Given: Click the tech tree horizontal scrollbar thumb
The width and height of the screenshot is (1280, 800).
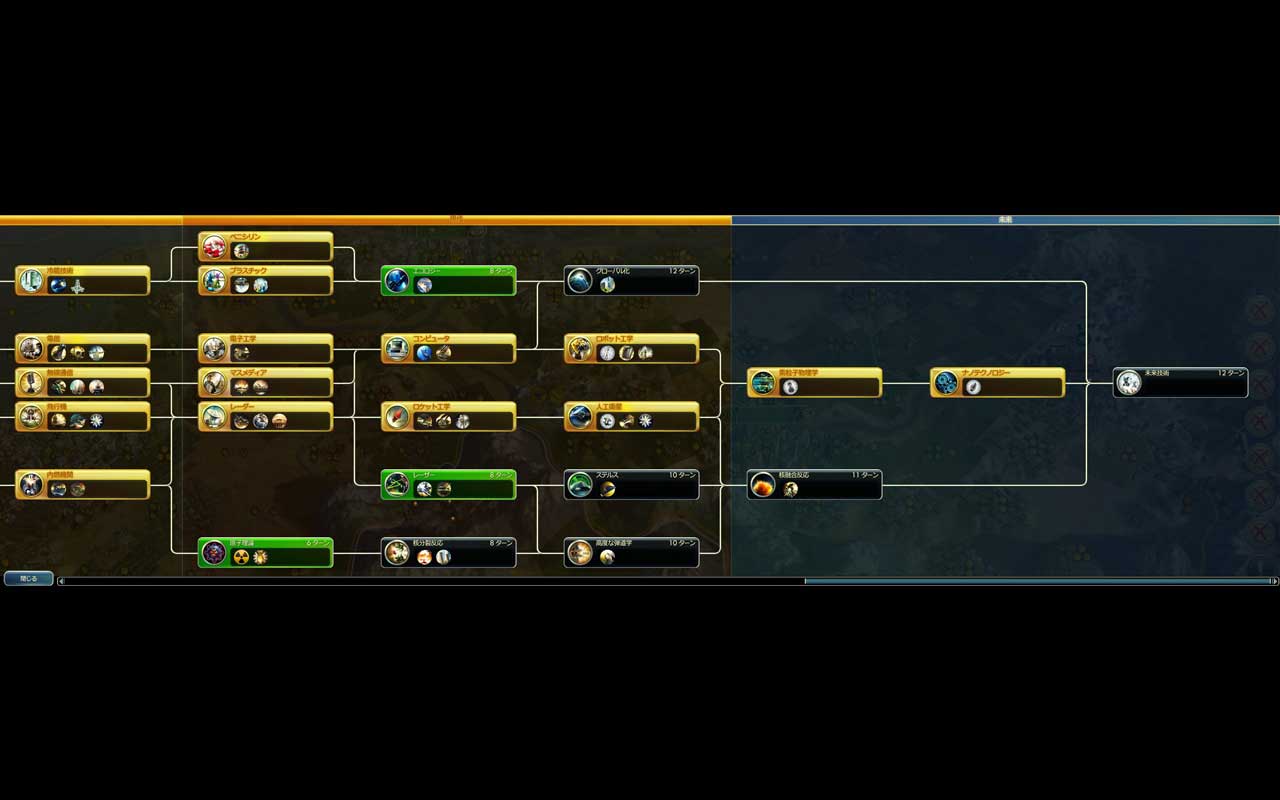Looking at the screenshot, I should tap(1037, 581).
